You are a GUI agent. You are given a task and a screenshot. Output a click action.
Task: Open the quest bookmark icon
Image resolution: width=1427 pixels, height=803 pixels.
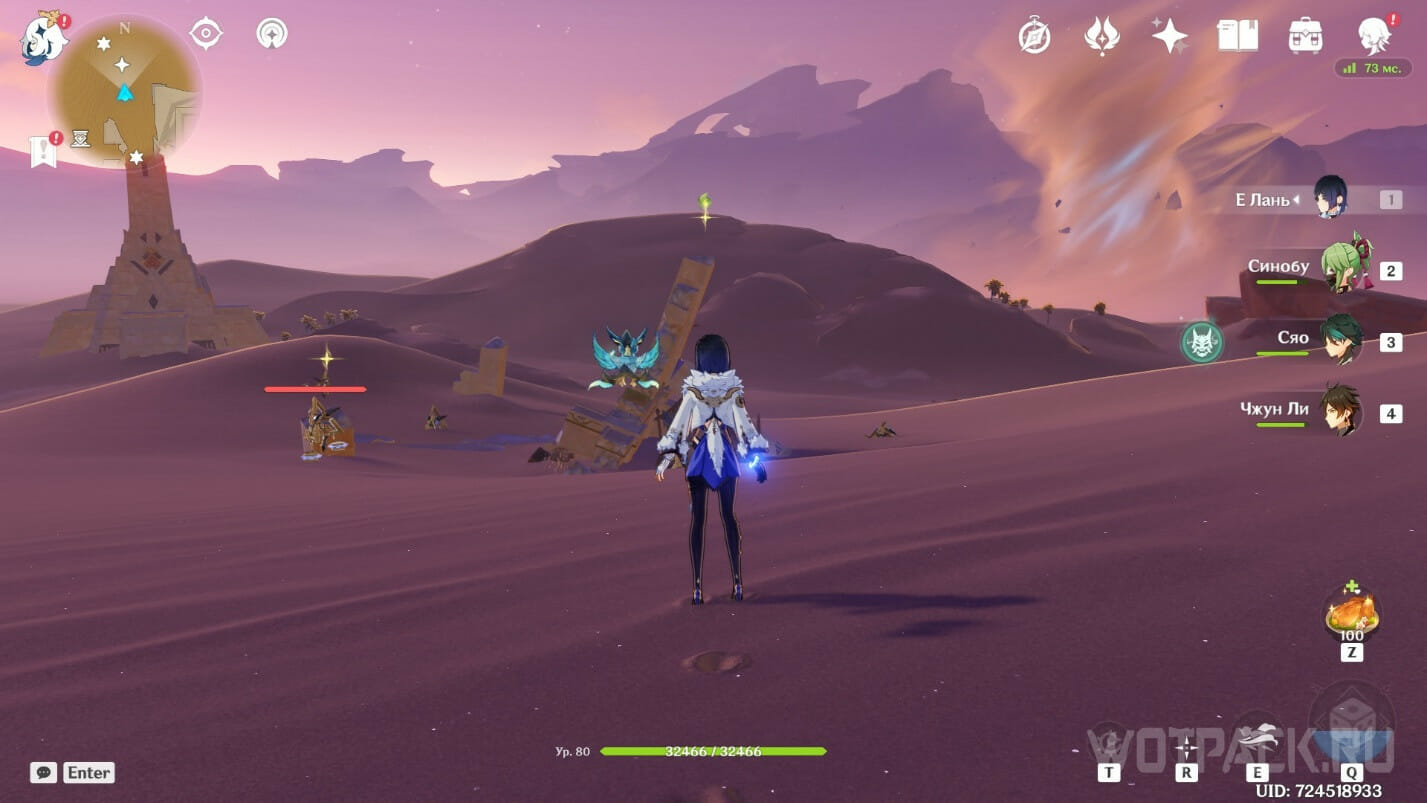pyautogui.click(x=43, y=152)
